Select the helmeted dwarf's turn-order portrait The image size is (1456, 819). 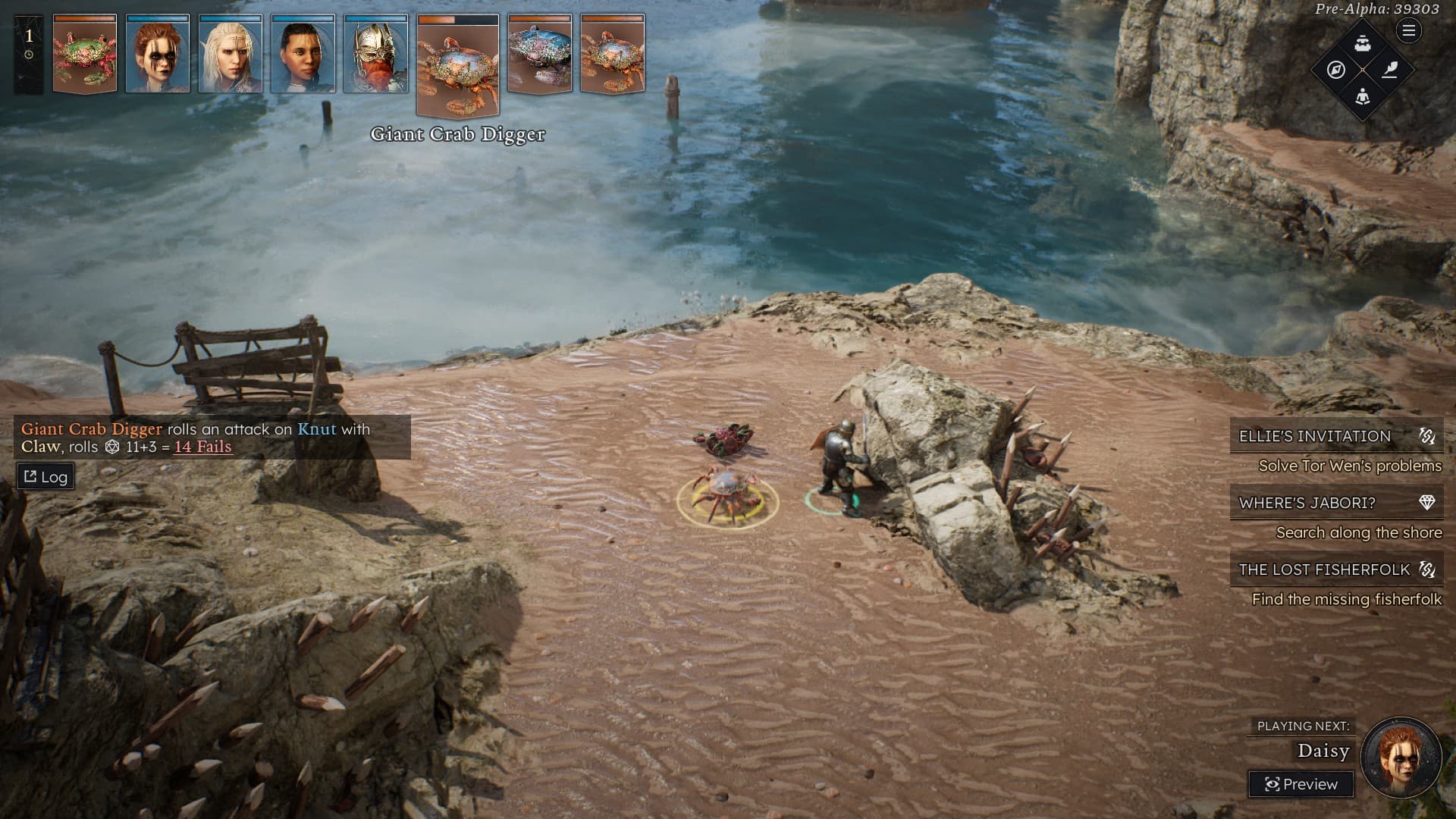tap(376, 55)
